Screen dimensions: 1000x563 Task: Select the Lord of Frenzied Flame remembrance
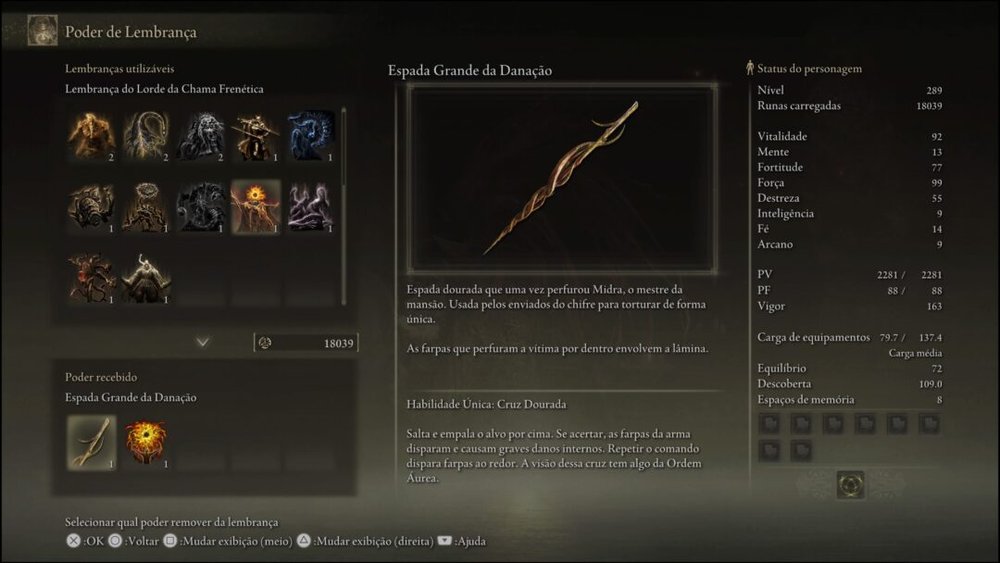coord(255,206)
